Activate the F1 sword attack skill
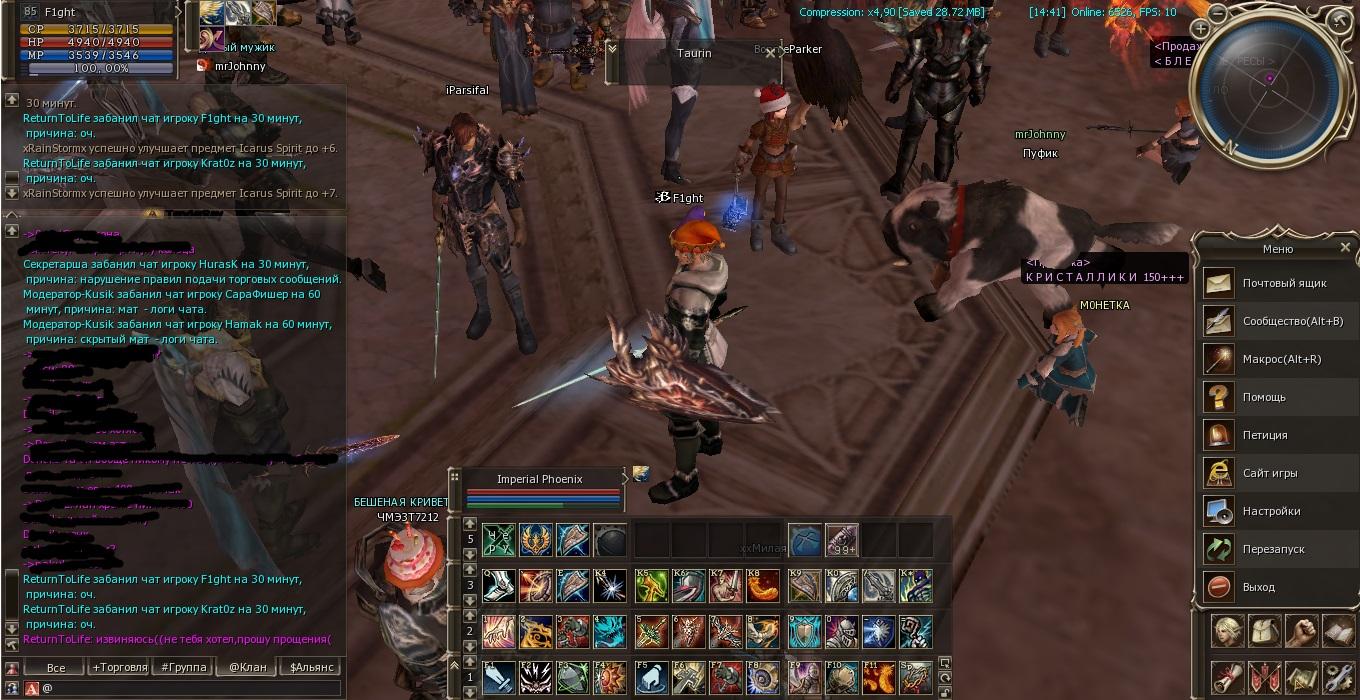Viewport: 1360px width, 700px height. pyautogui.click(x=499, y=677)
